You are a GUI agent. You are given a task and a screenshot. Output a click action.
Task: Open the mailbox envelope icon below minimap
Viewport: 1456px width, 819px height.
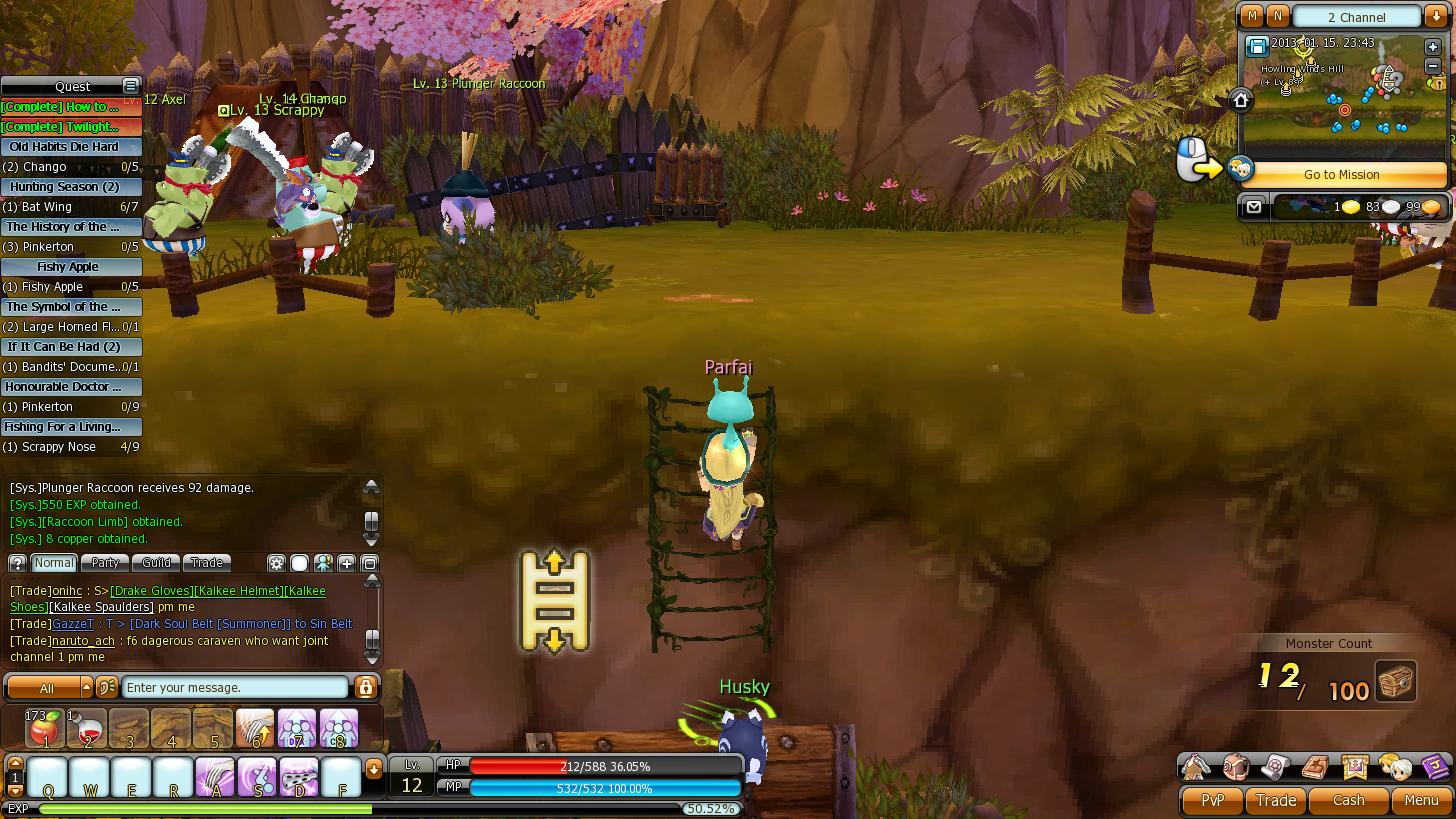1253,207
